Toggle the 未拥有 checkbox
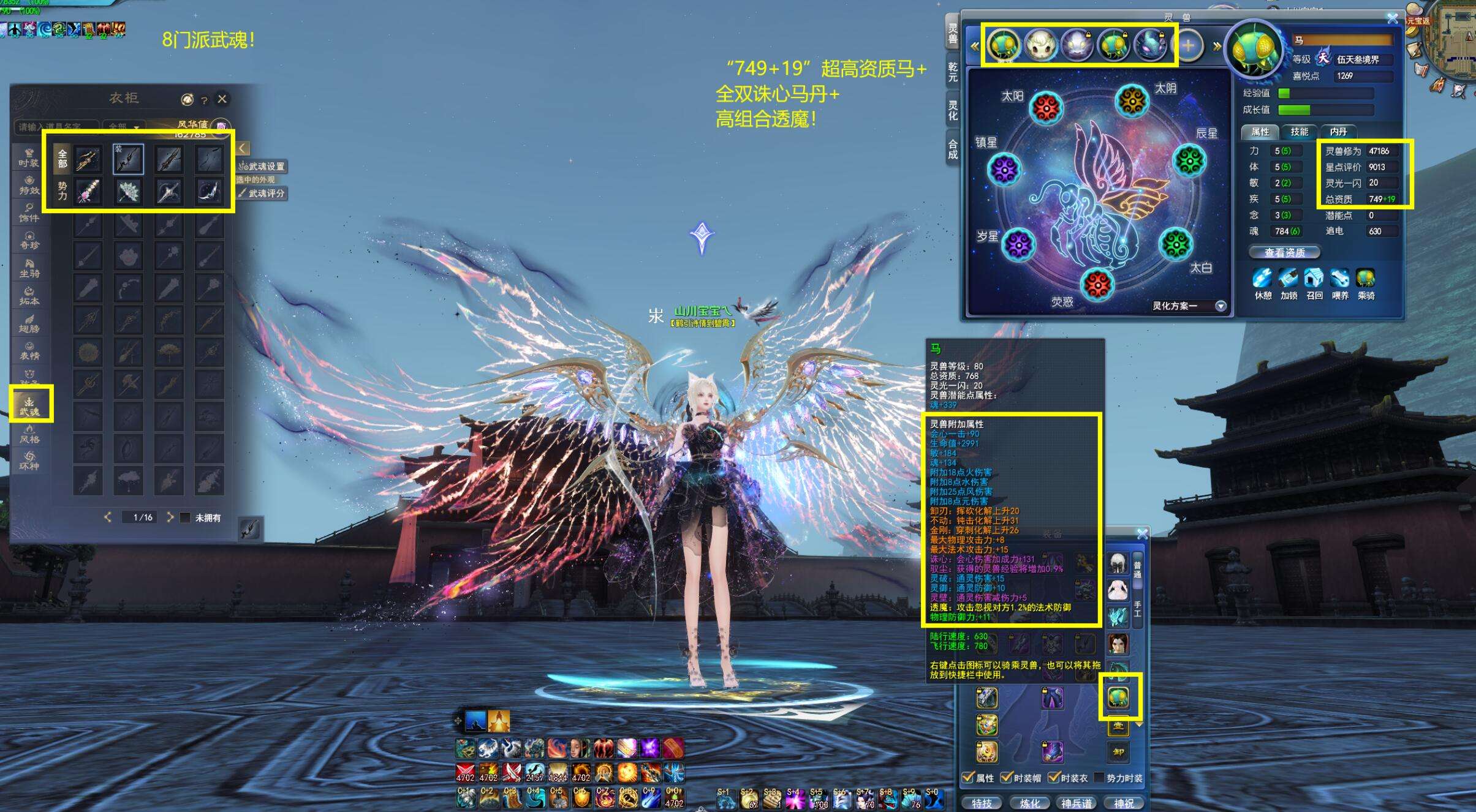 (x=186, y=517)
